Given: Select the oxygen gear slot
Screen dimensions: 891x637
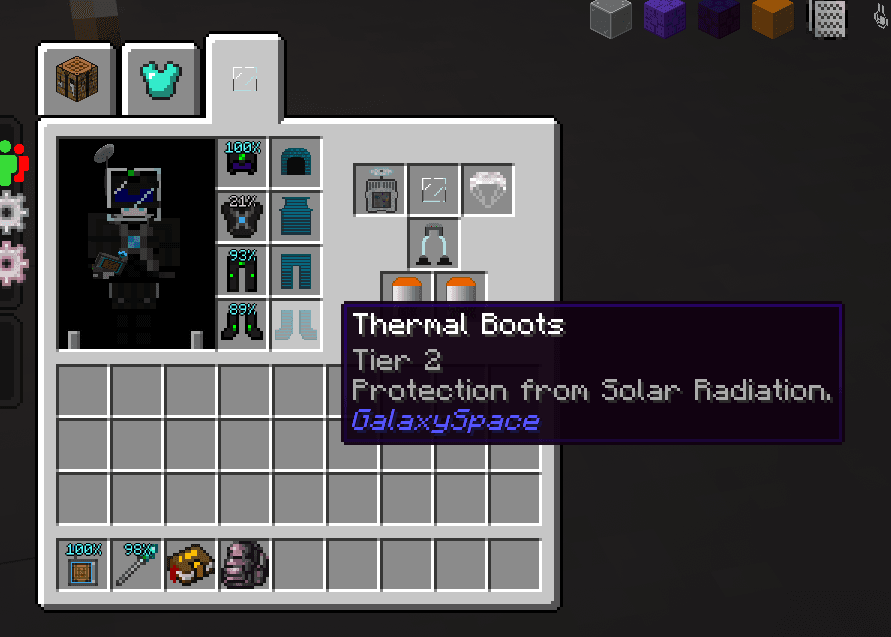Looking at the screenshot, I should coord(434,244).
